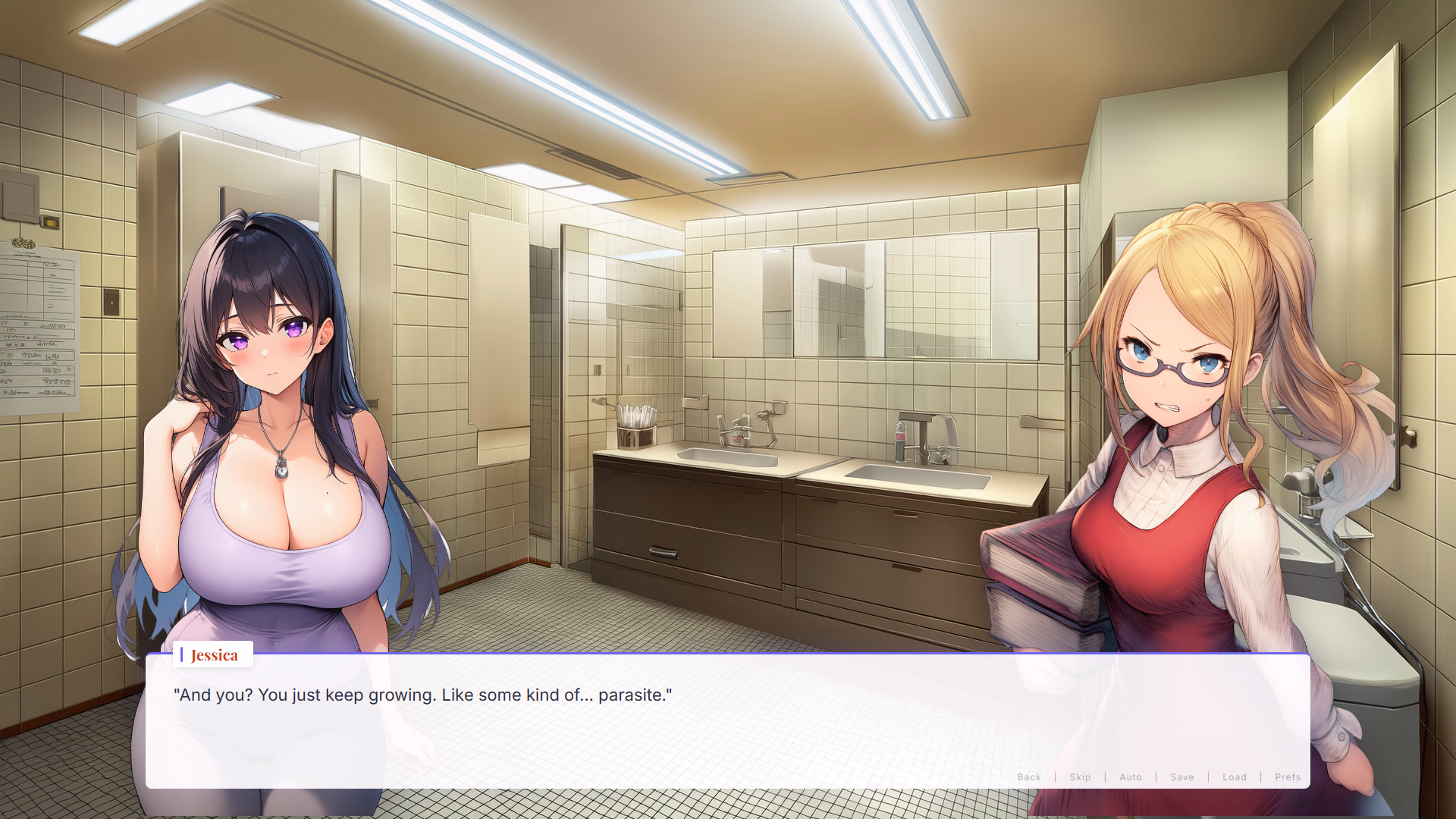Open the Prefs settings
The height and width of the screenshot is (819, 1456).
[1288, 777]
